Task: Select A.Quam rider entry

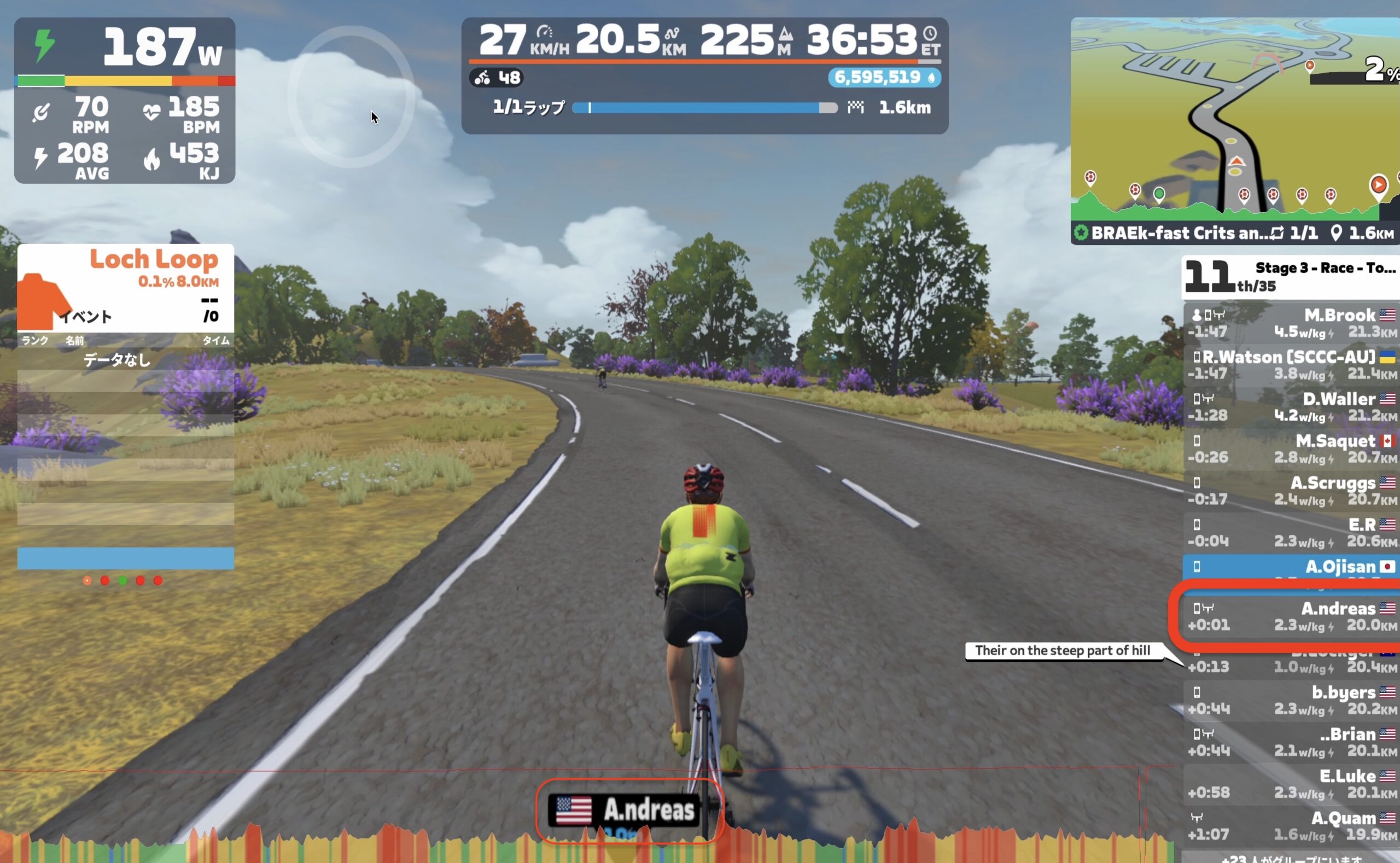Action: tap(1291, 826)
